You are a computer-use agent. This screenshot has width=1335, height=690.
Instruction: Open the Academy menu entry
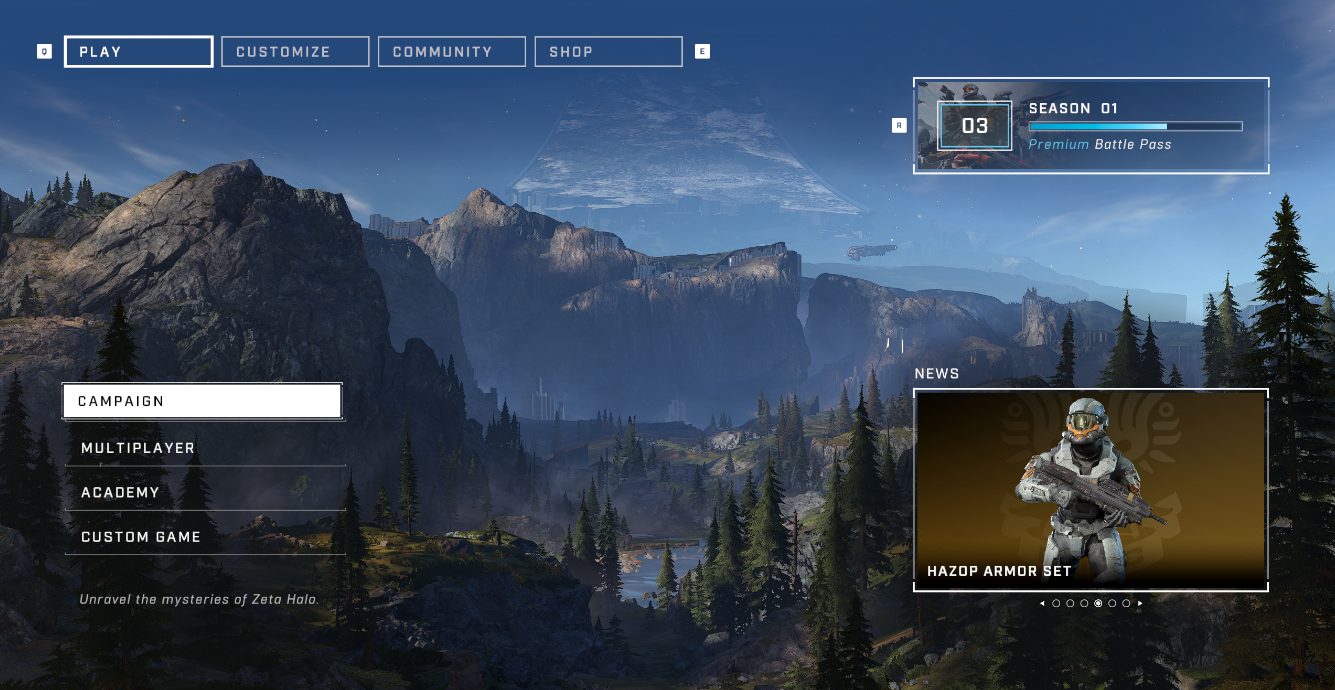pos(205,492)
